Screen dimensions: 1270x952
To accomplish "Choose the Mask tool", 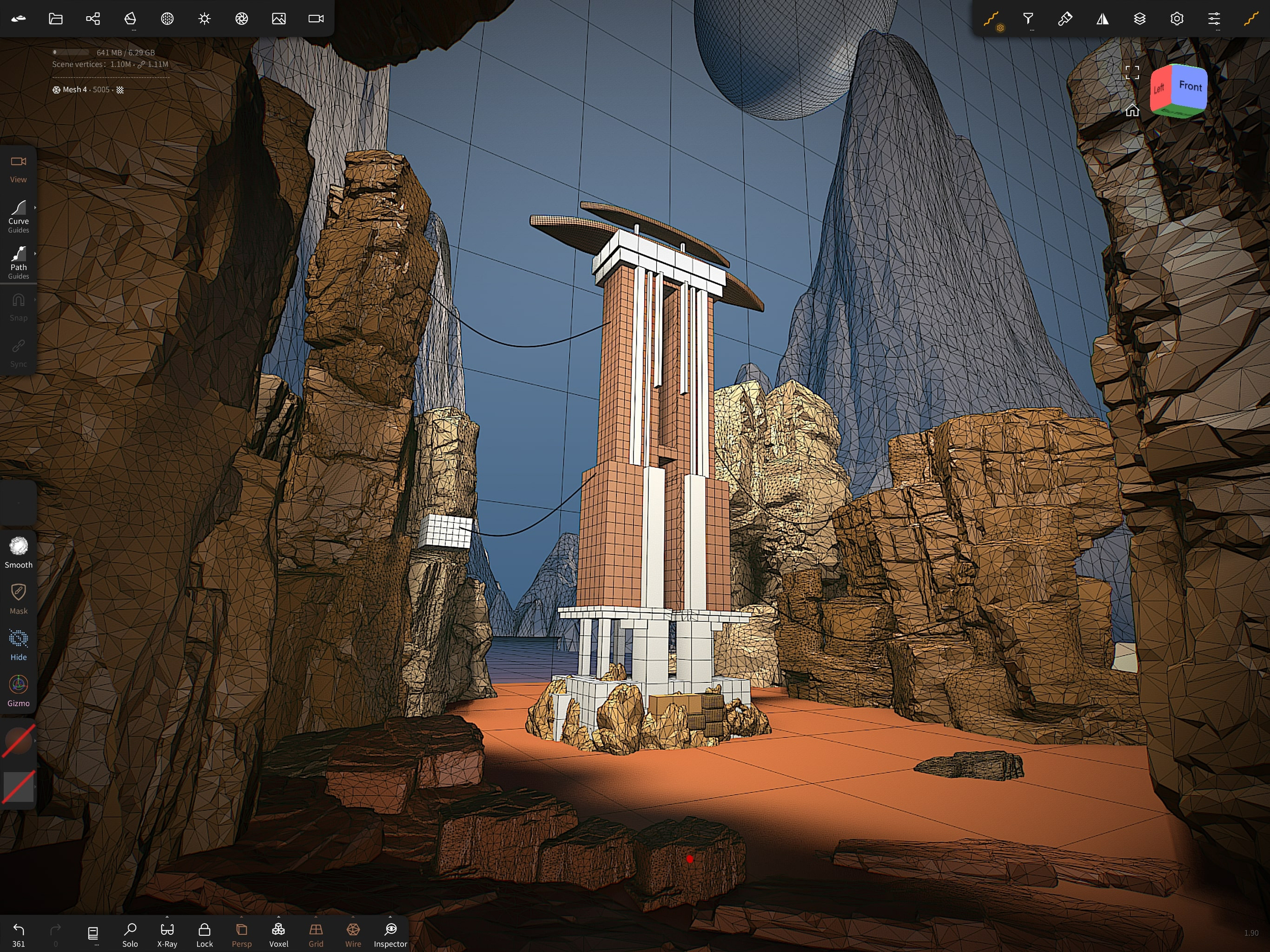I will [x=18, y=598].
